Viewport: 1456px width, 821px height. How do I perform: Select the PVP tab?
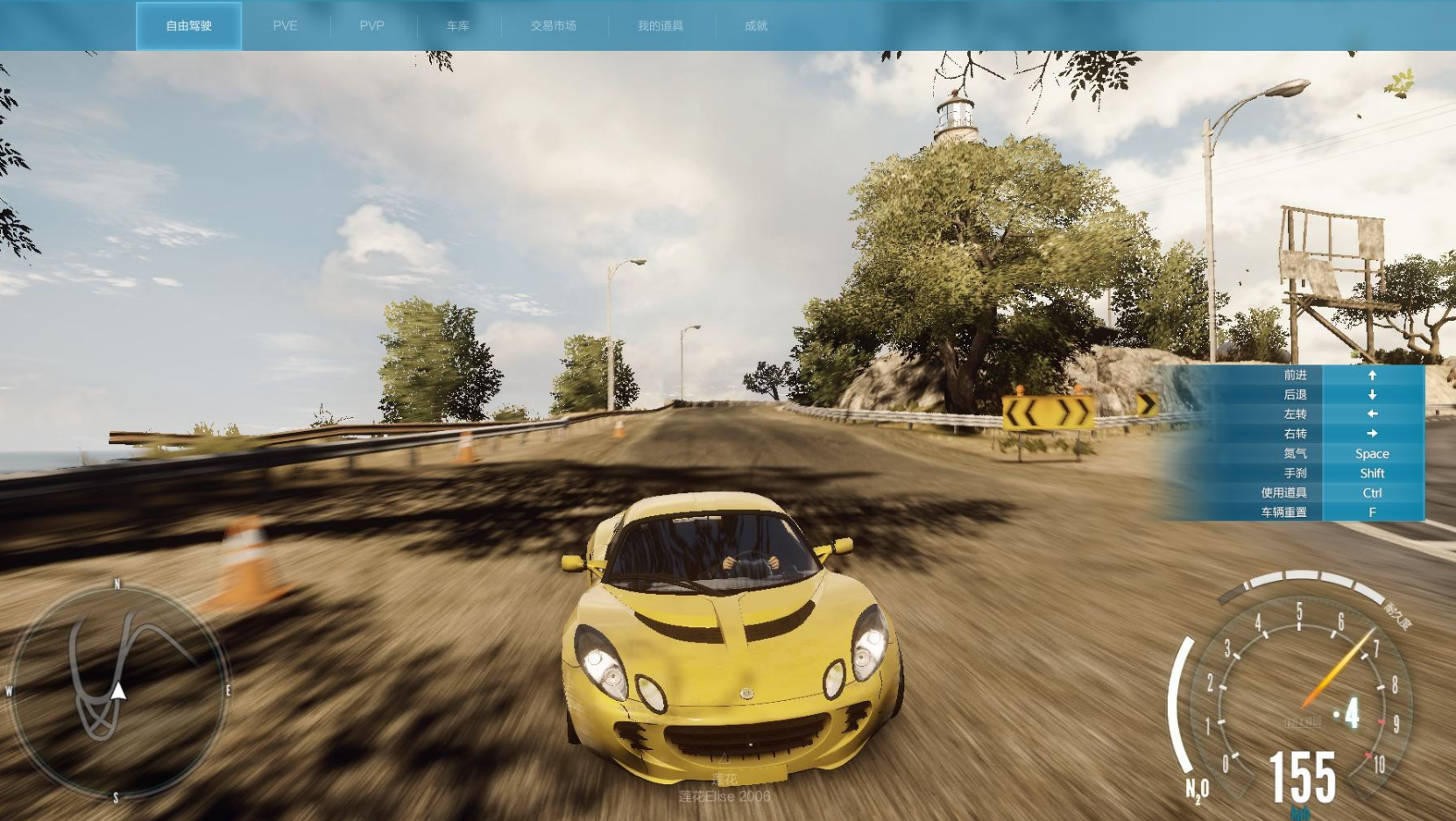pos(371,26)
